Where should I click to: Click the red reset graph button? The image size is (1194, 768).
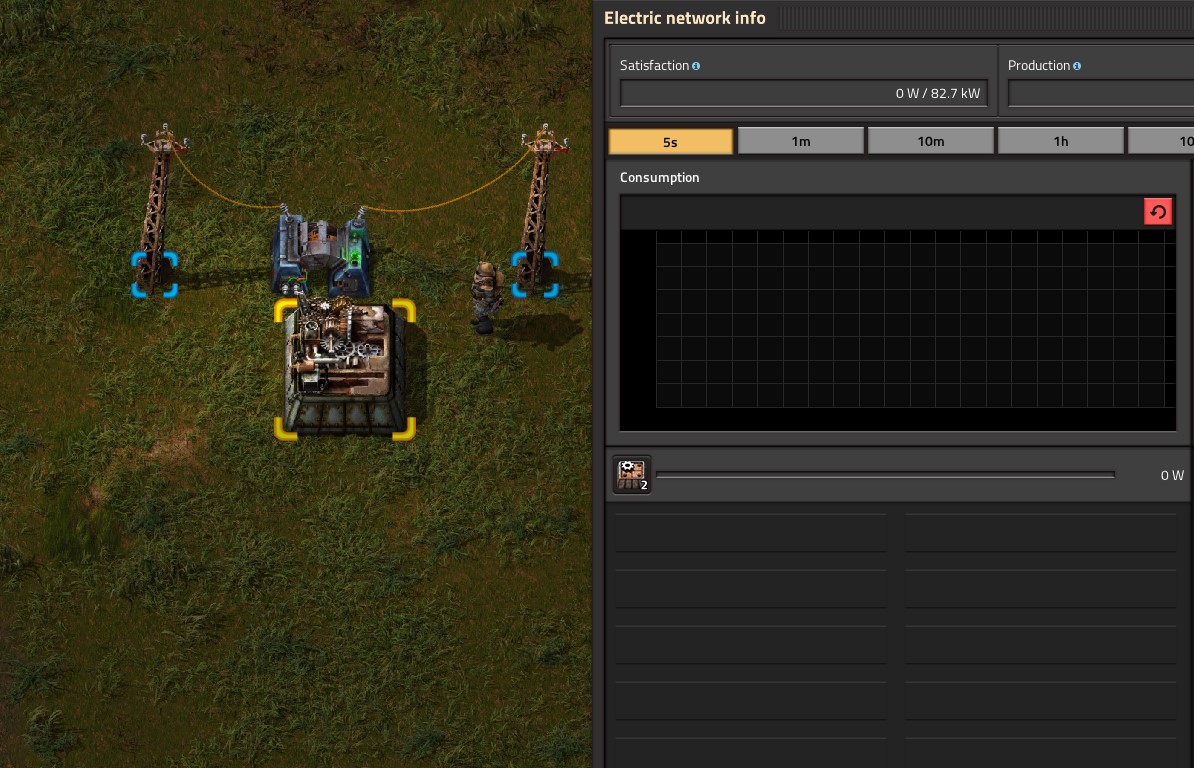[1158, 212]
